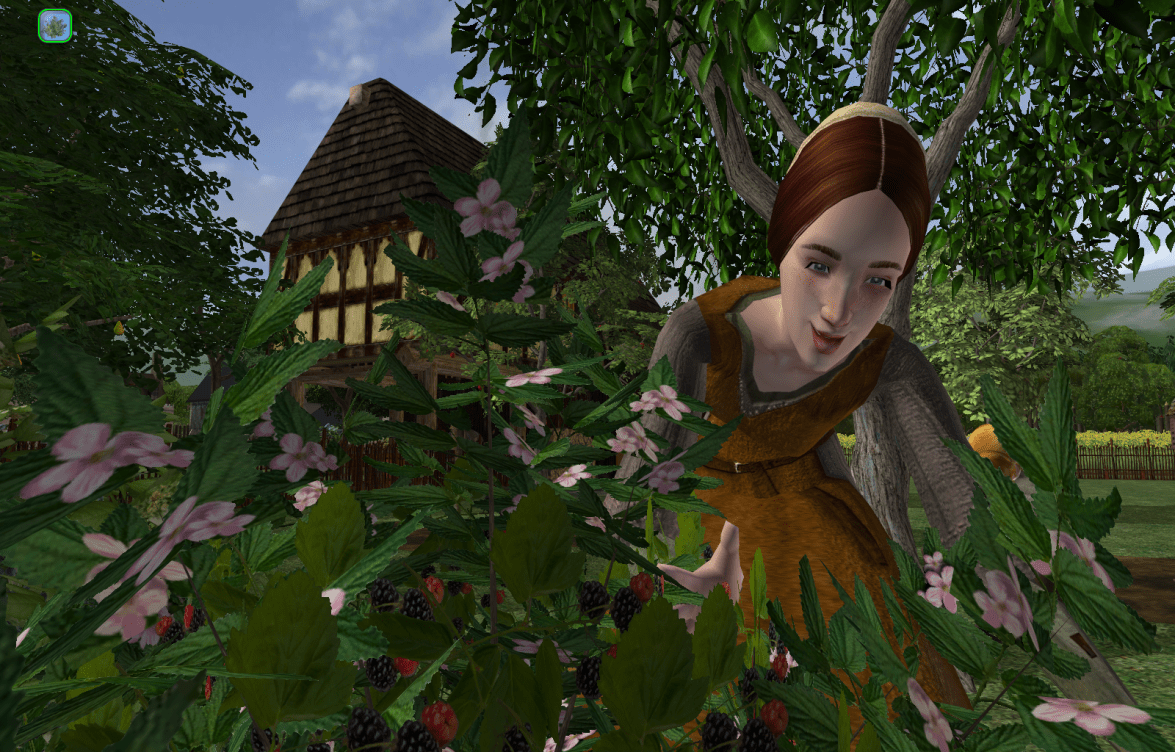Click the green-bordered bush action icon
1175x752 pixels.
(54, 26)
